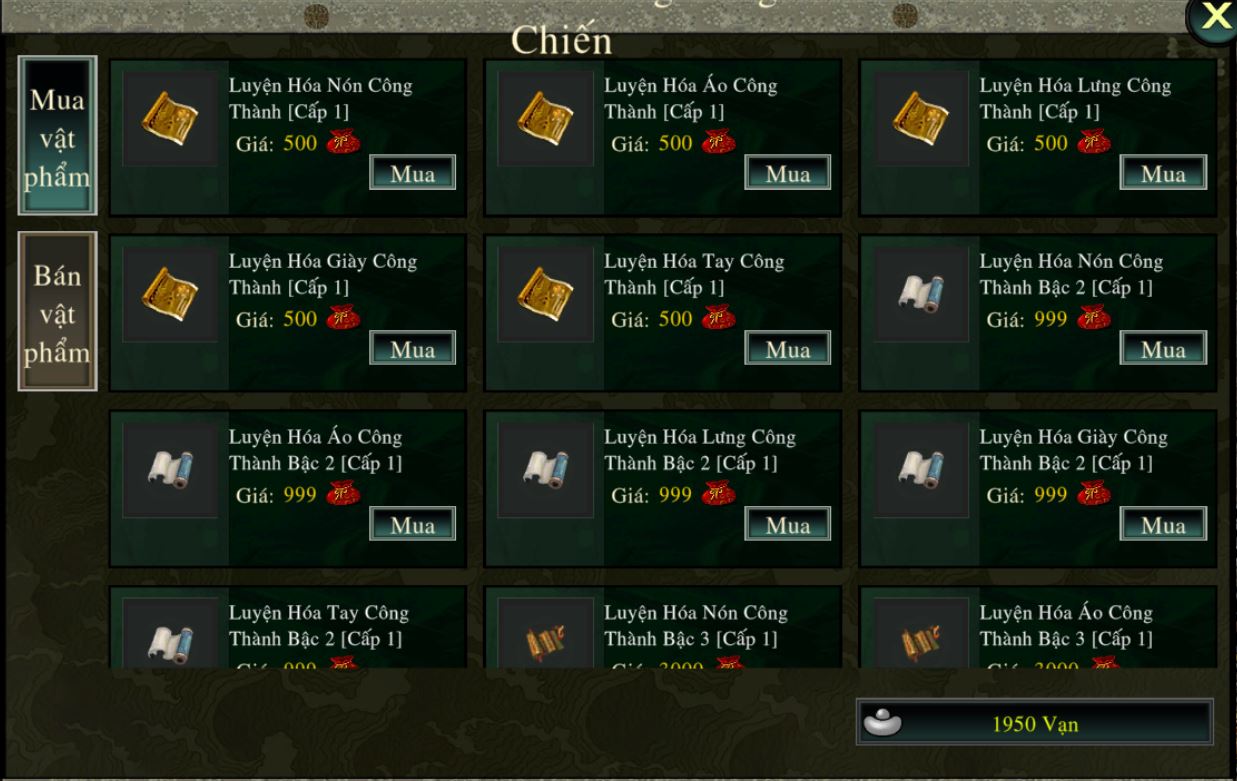Buy Luyện Hóa Nón Công Thành Bậc 2
Screen dimensions: 1237x781
[1163, 349]
